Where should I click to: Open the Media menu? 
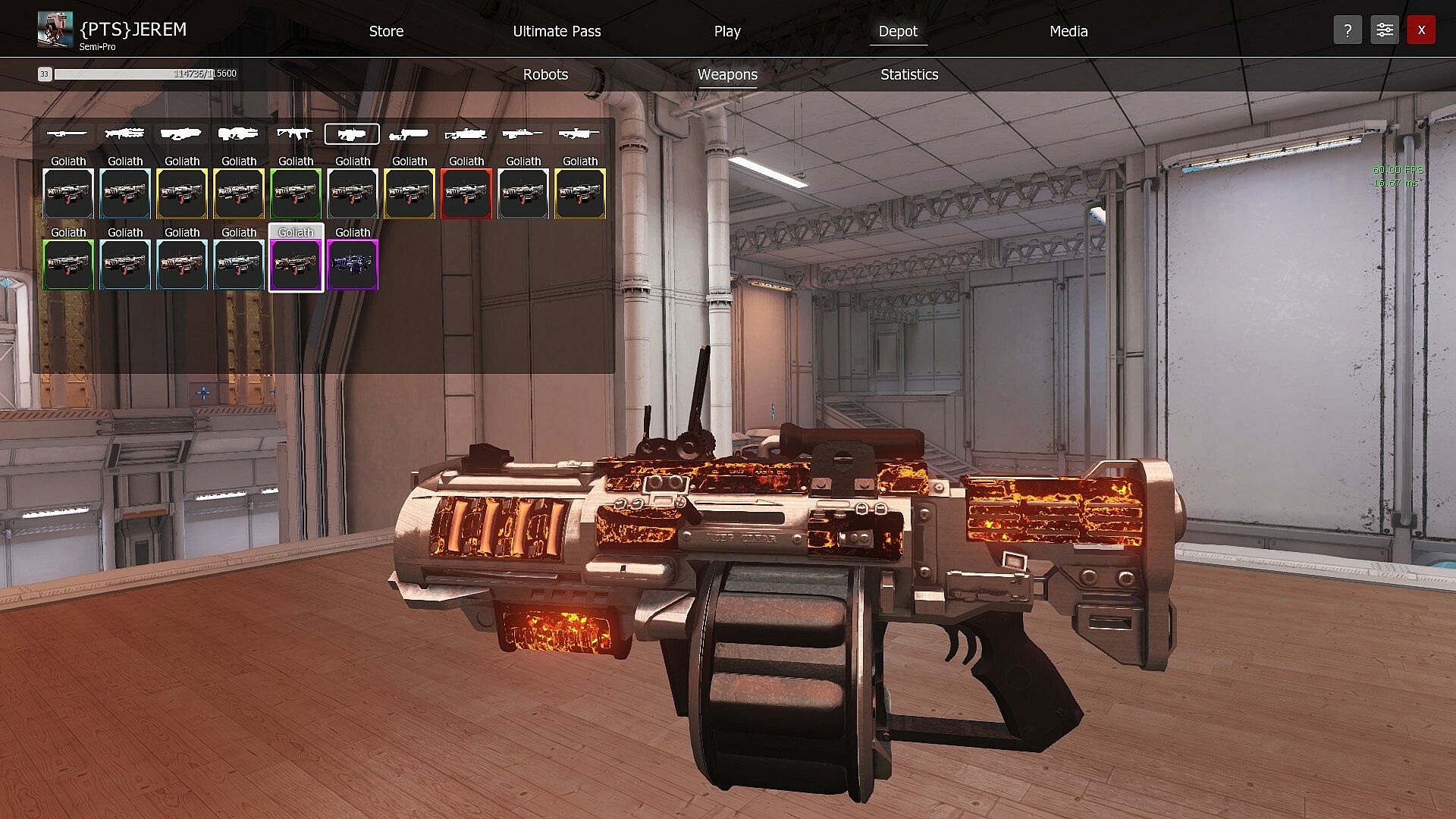1068,31
